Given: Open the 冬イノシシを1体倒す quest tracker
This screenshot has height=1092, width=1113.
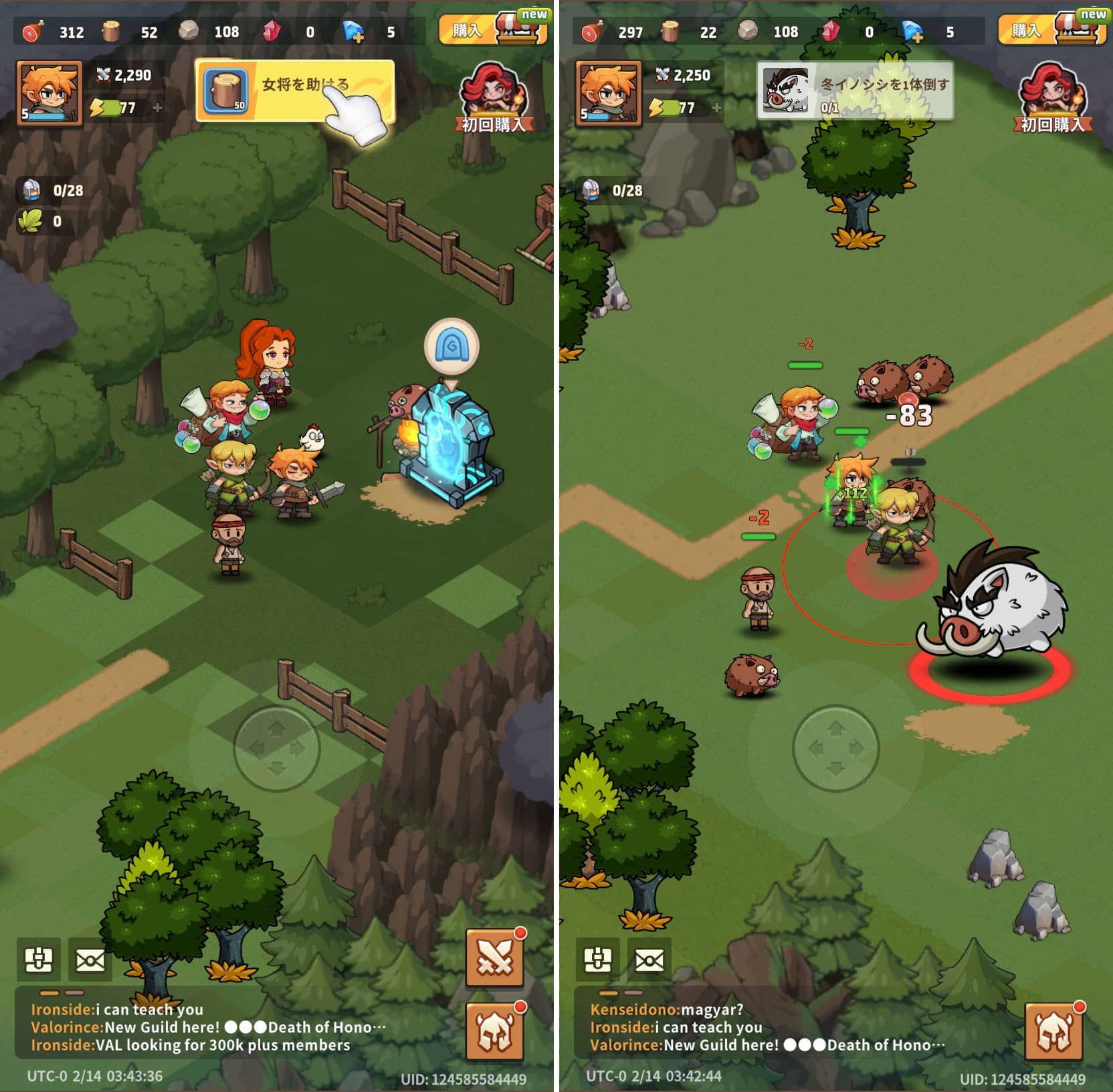Looking at the screenshot, I should click(855, 88).
